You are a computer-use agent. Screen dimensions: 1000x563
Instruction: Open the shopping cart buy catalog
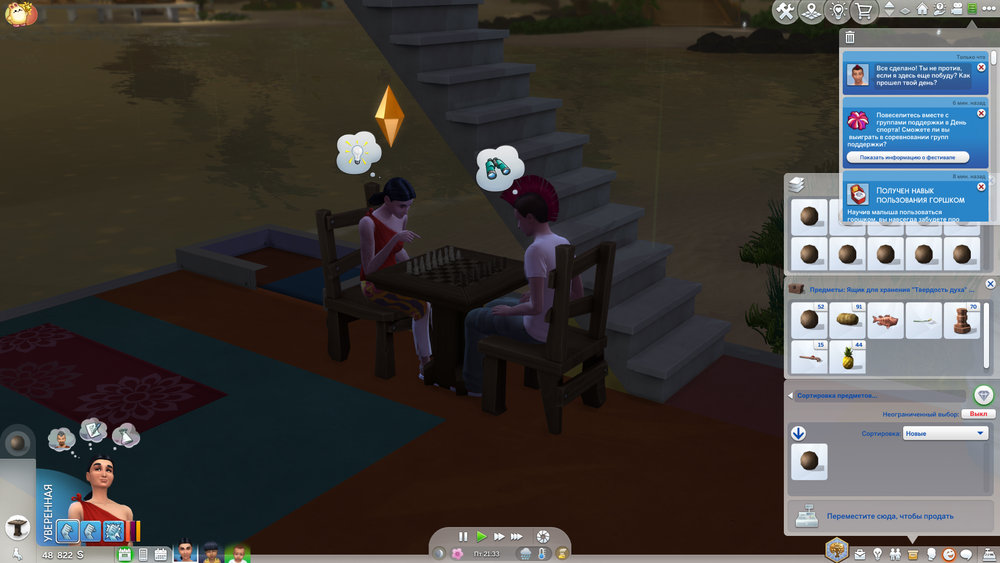click(863, 11)
